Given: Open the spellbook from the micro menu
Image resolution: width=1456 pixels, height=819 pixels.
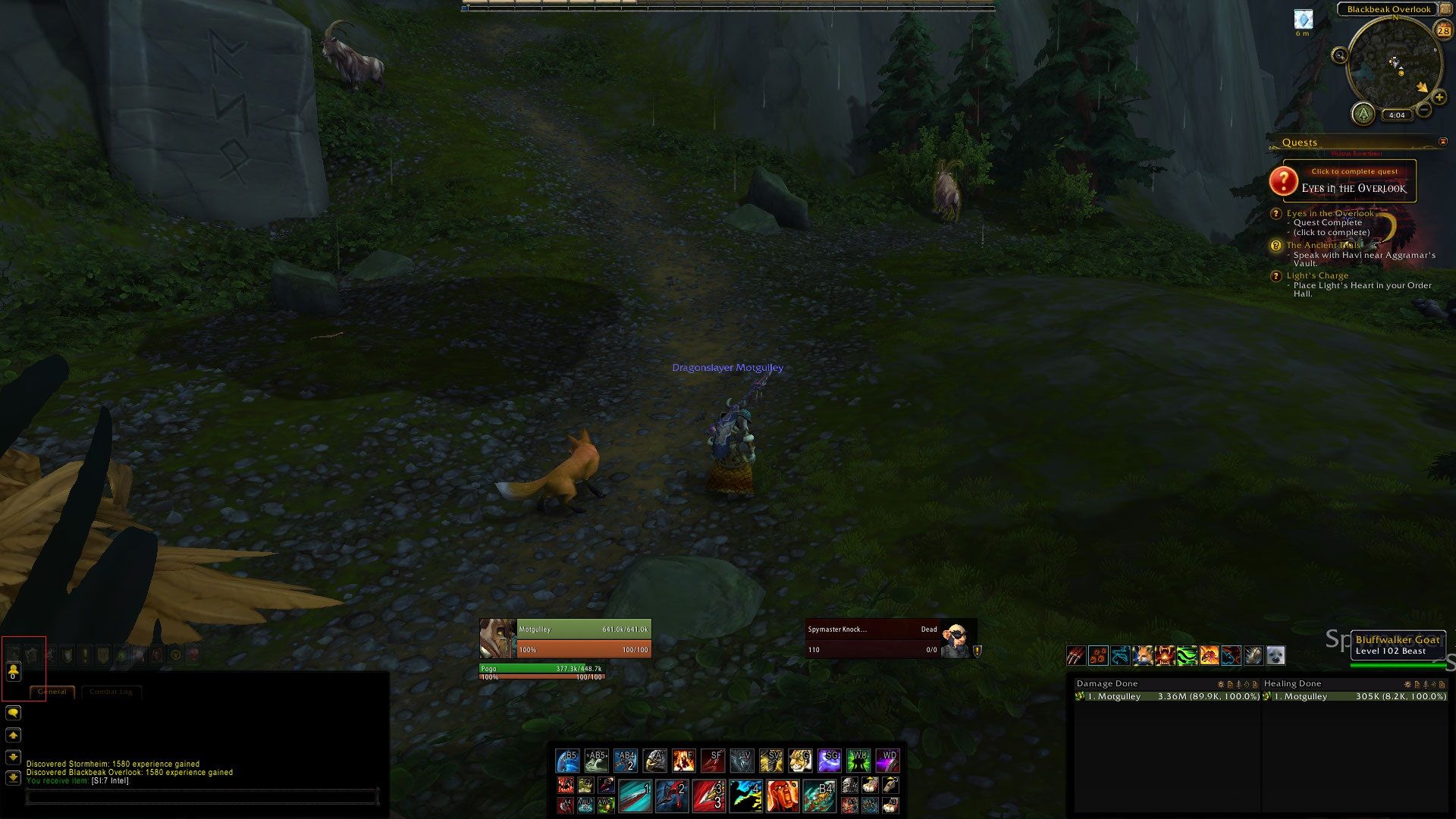Looking at the screenshot, I should pyautogui.click(x=30, y=654).
